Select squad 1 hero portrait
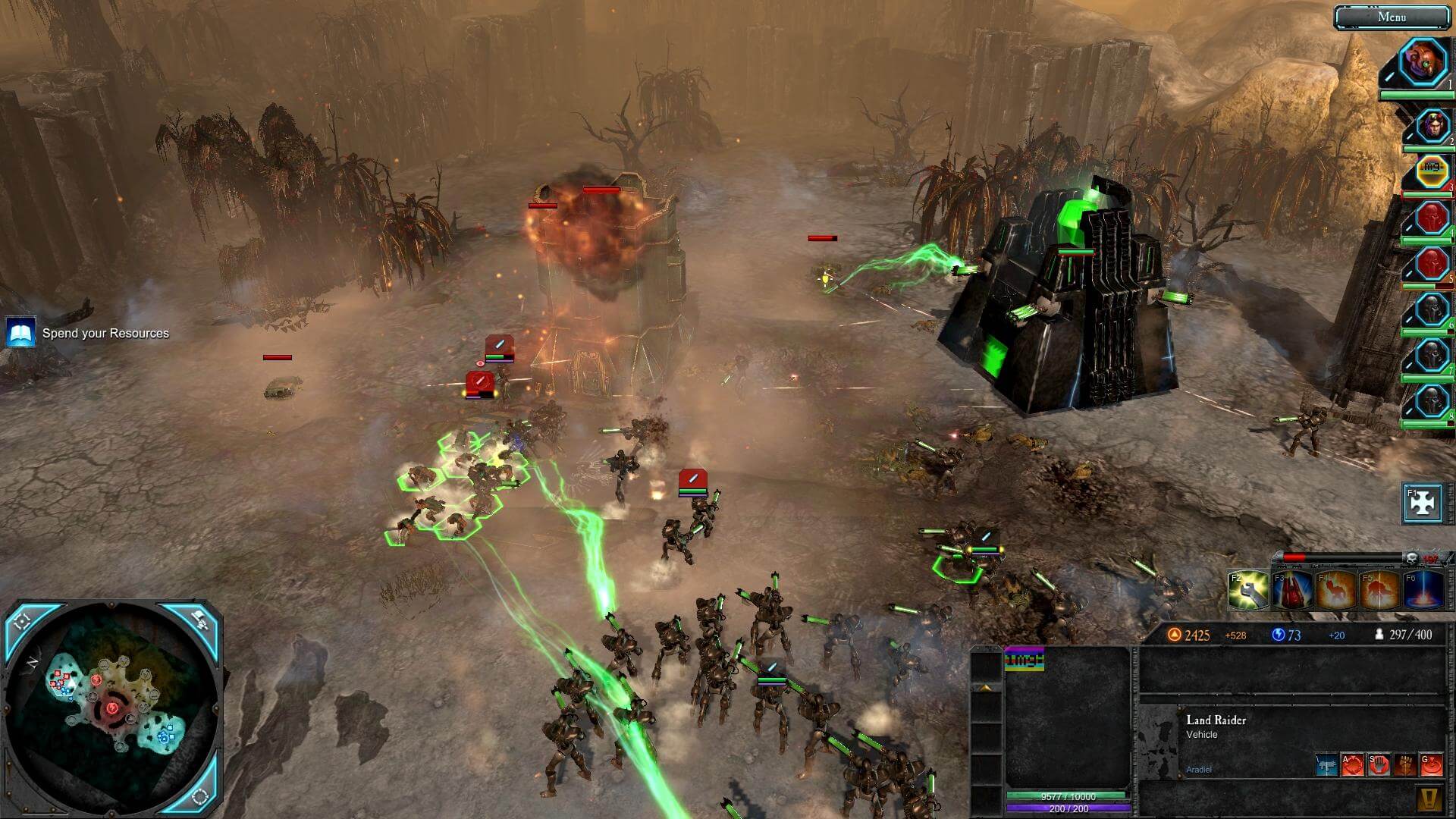The image size is (1456, 819). pos(1423,64)
